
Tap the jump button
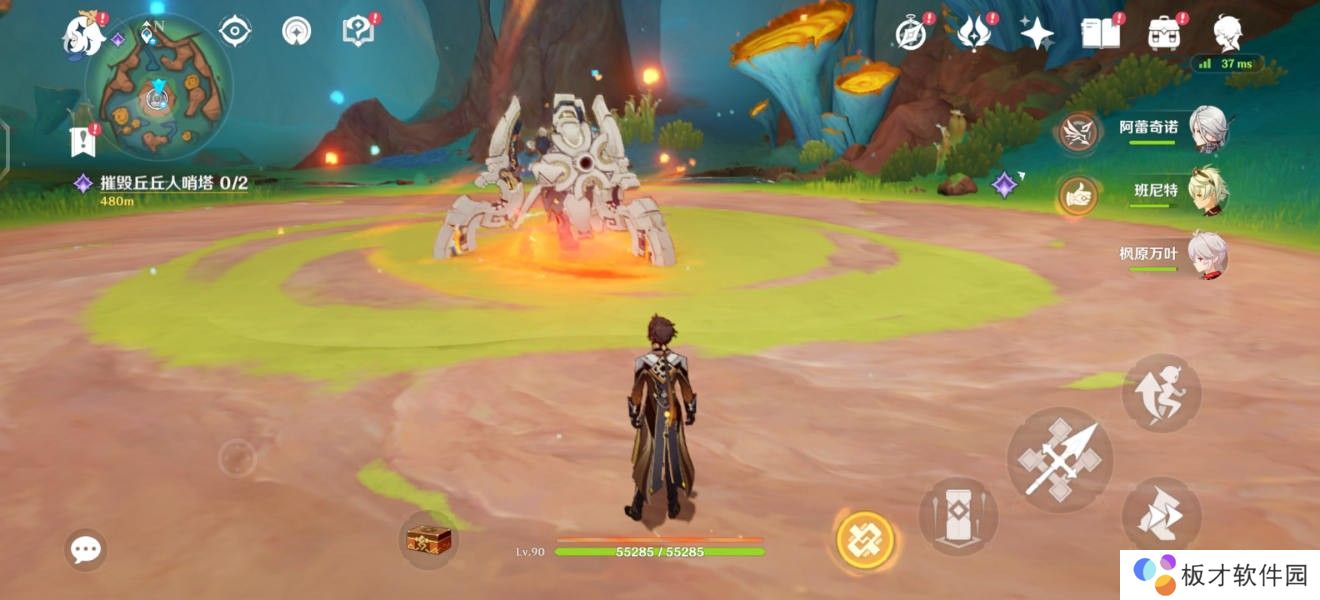point(1160,393)
